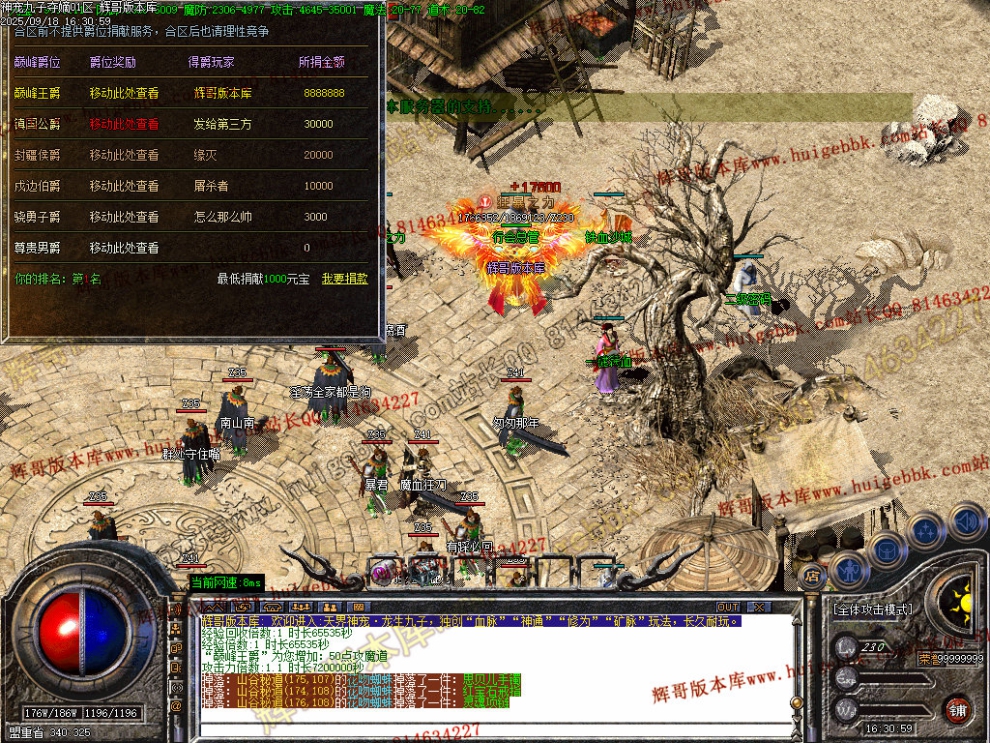This screenshot has height=743, width=990.
Task: View the 镇国公爵 red reward text
Action: [x=124, y=124]
